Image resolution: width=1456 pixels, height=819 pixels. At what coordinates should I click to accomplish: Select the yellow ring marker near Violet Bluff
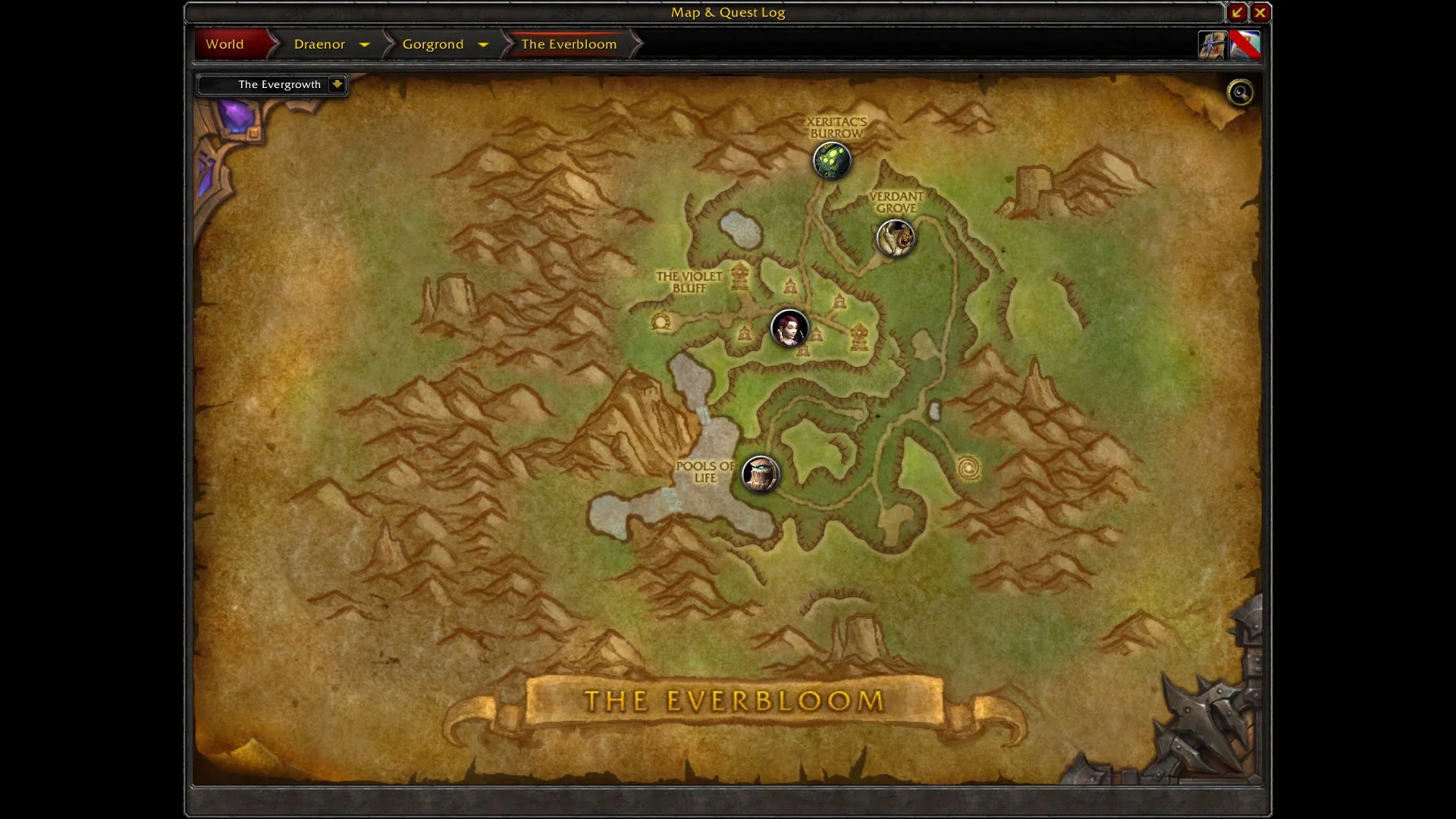coord(661,322)
